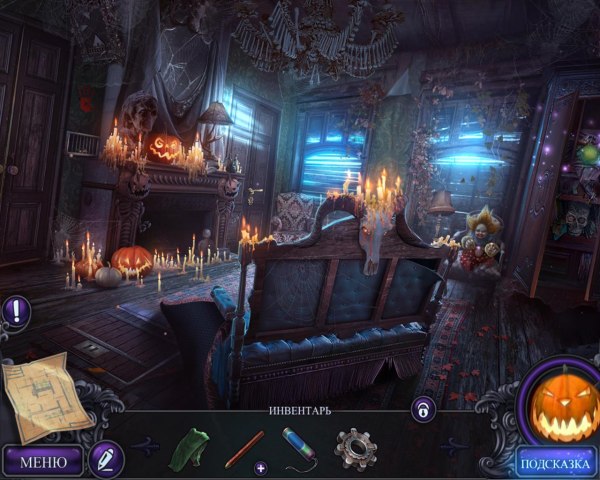
Task: Open the МЕНЮ button
Action: point(43,461)
